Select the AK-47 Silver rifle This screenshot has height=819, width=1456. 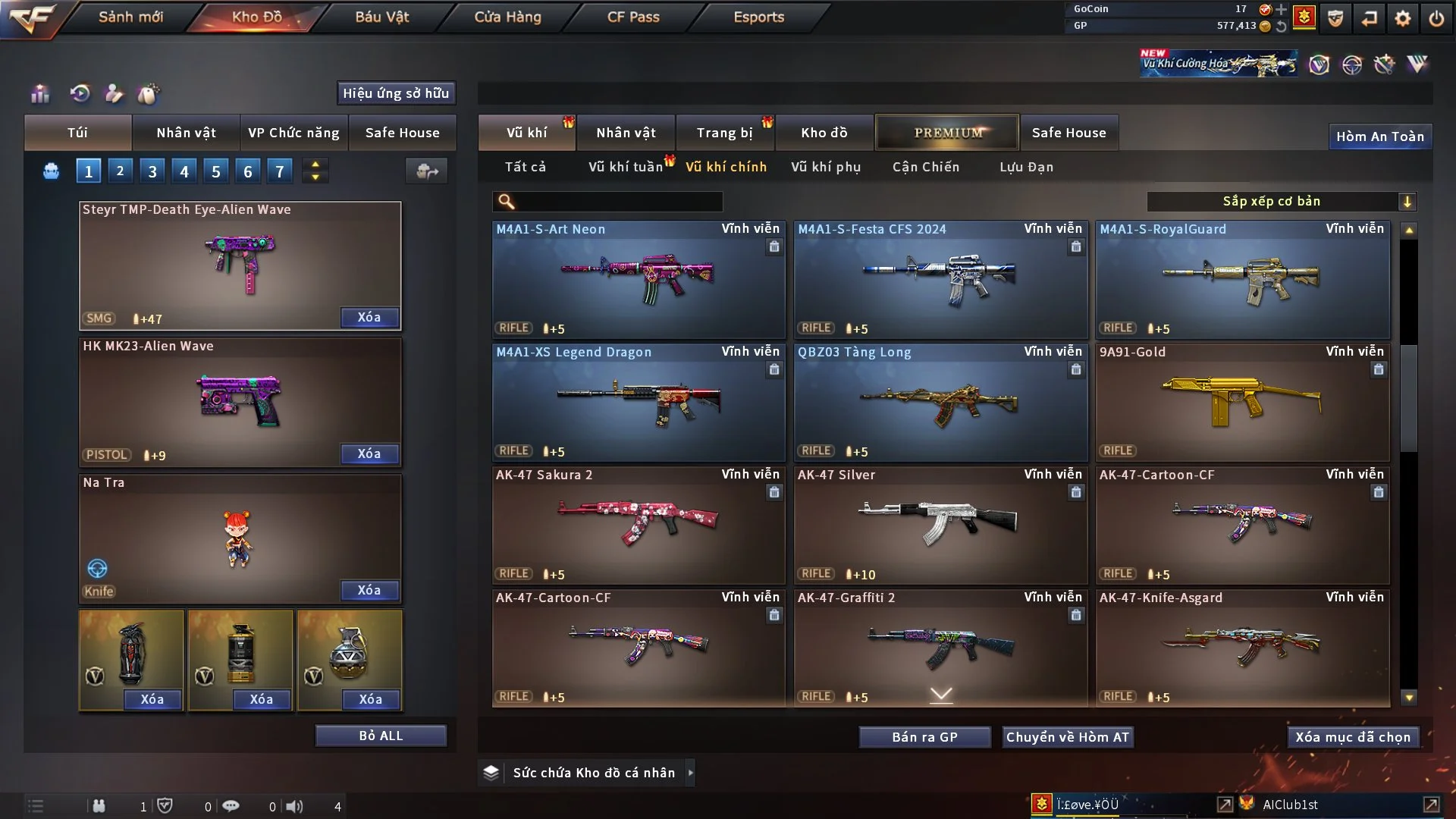(x=940, y=525)
